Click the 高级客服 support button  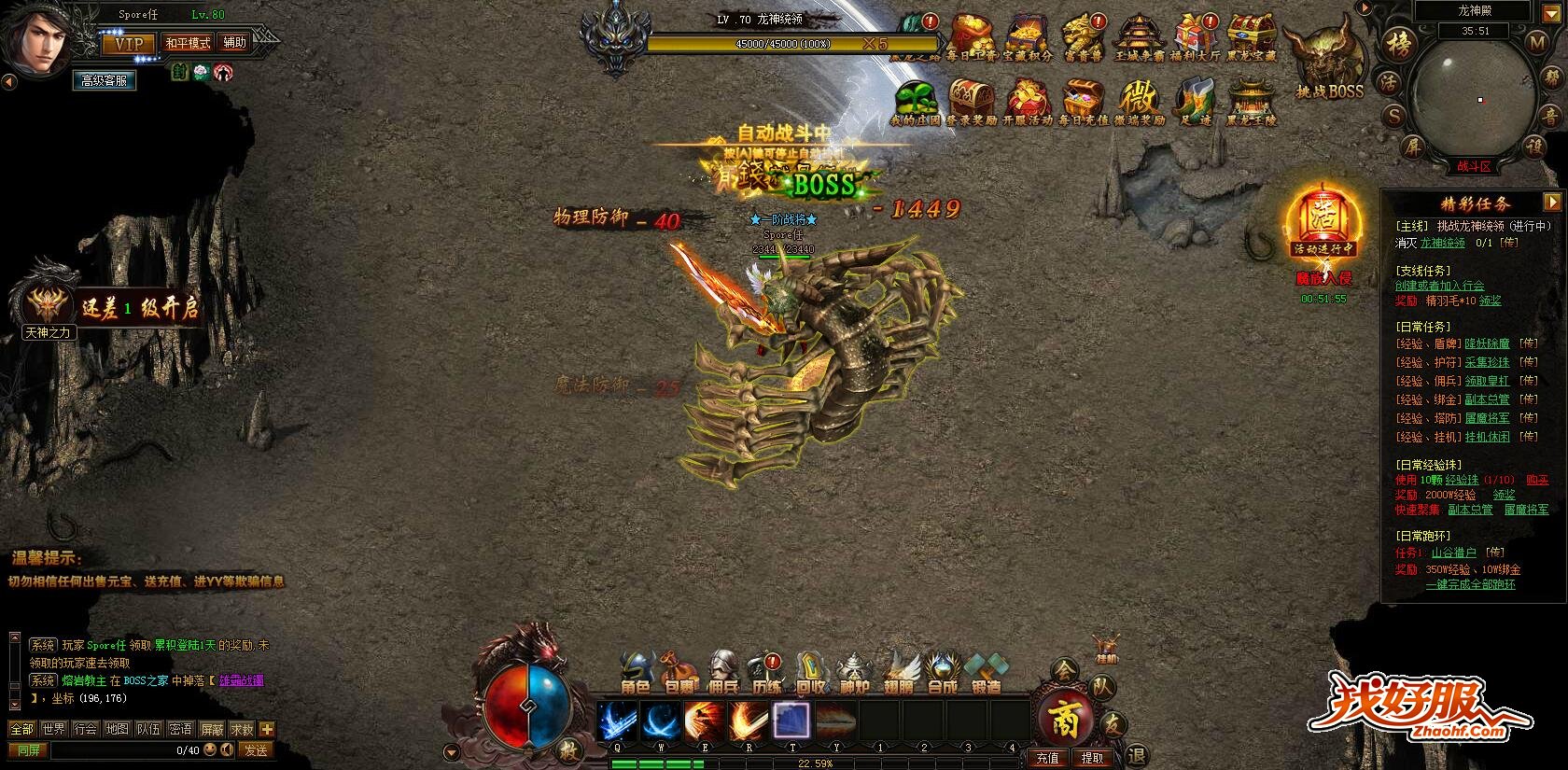tap(104, 81)
